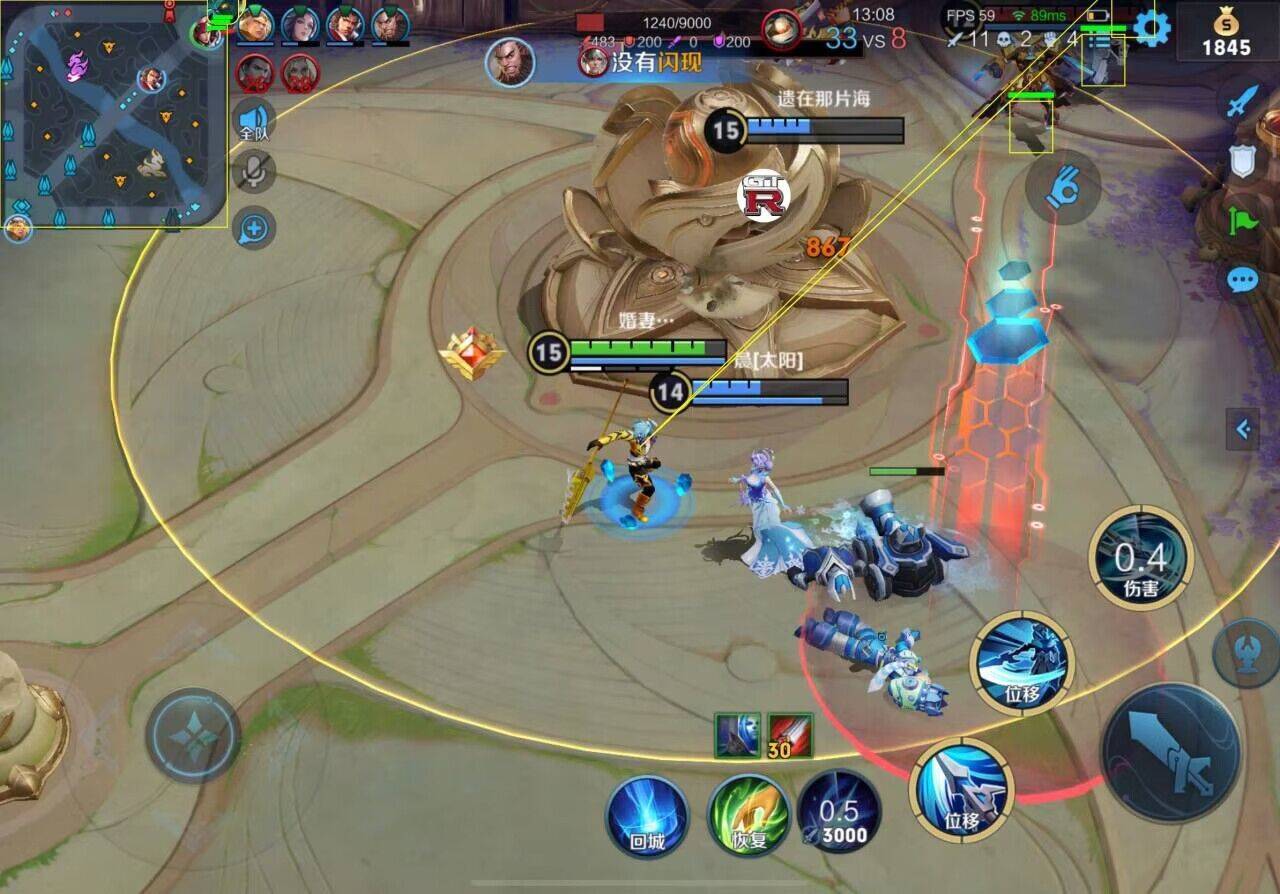Tap the magnifier plus button under the microphone
The height and width of the screenshot is (894, 1280).
(x=254, y=230)
